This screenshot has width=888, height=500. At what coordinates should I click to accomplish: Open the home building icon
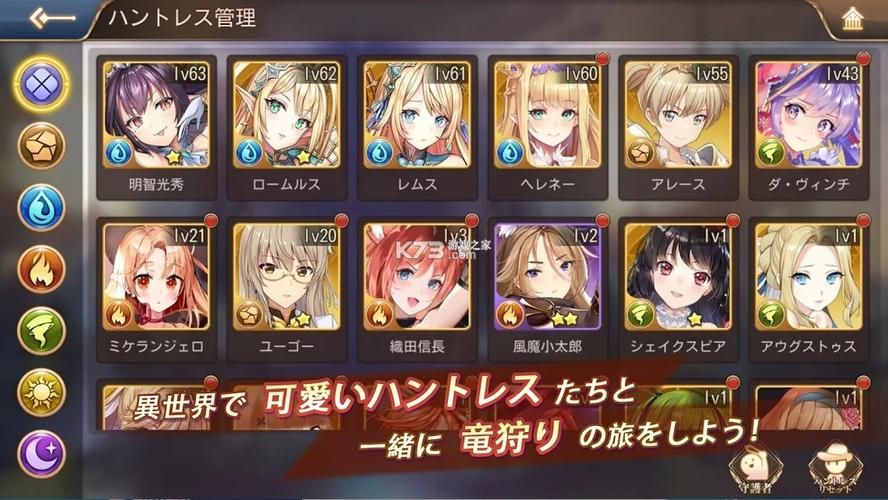point(854,20)
